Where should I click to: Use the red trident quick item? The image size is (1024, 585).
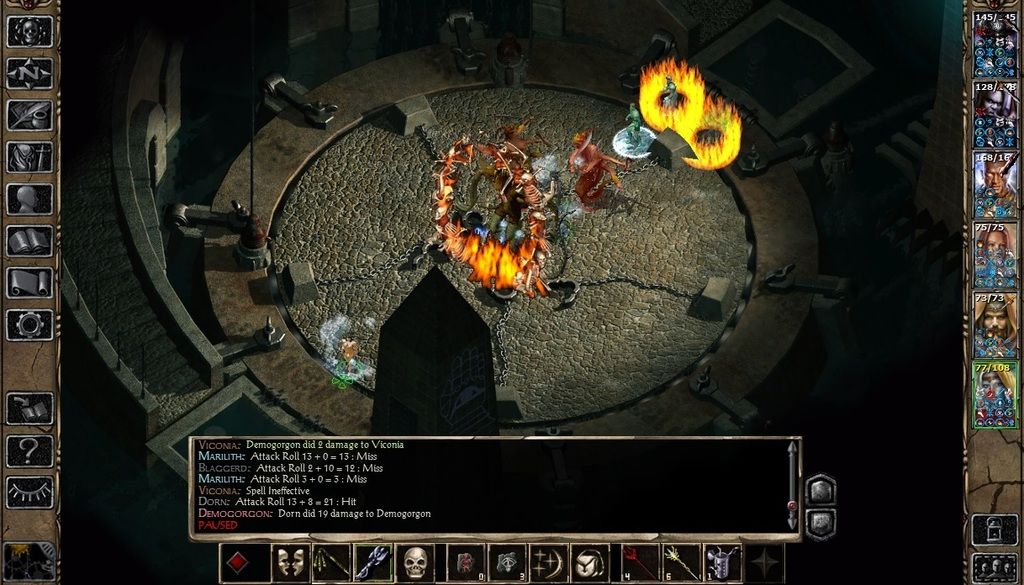tap(639, 563)
